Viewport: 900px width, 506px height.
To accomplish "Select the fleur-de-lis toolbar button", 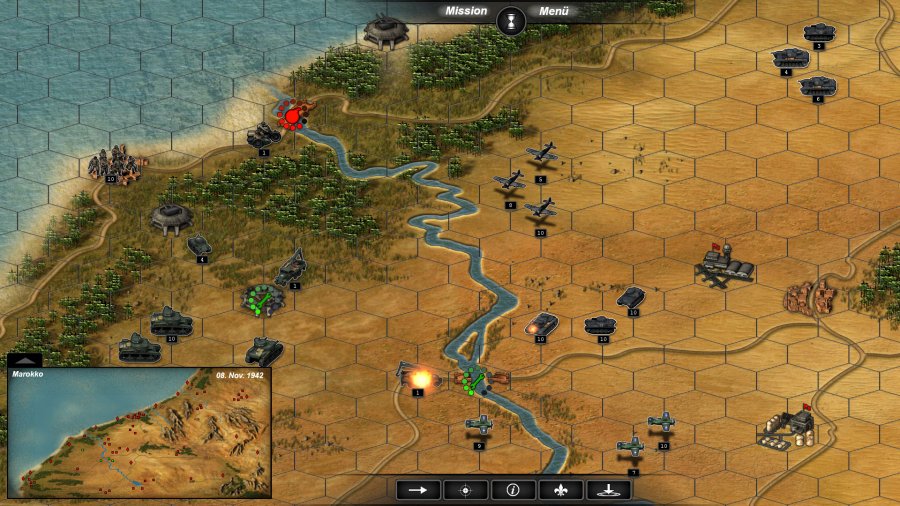I will coord(560,489).
